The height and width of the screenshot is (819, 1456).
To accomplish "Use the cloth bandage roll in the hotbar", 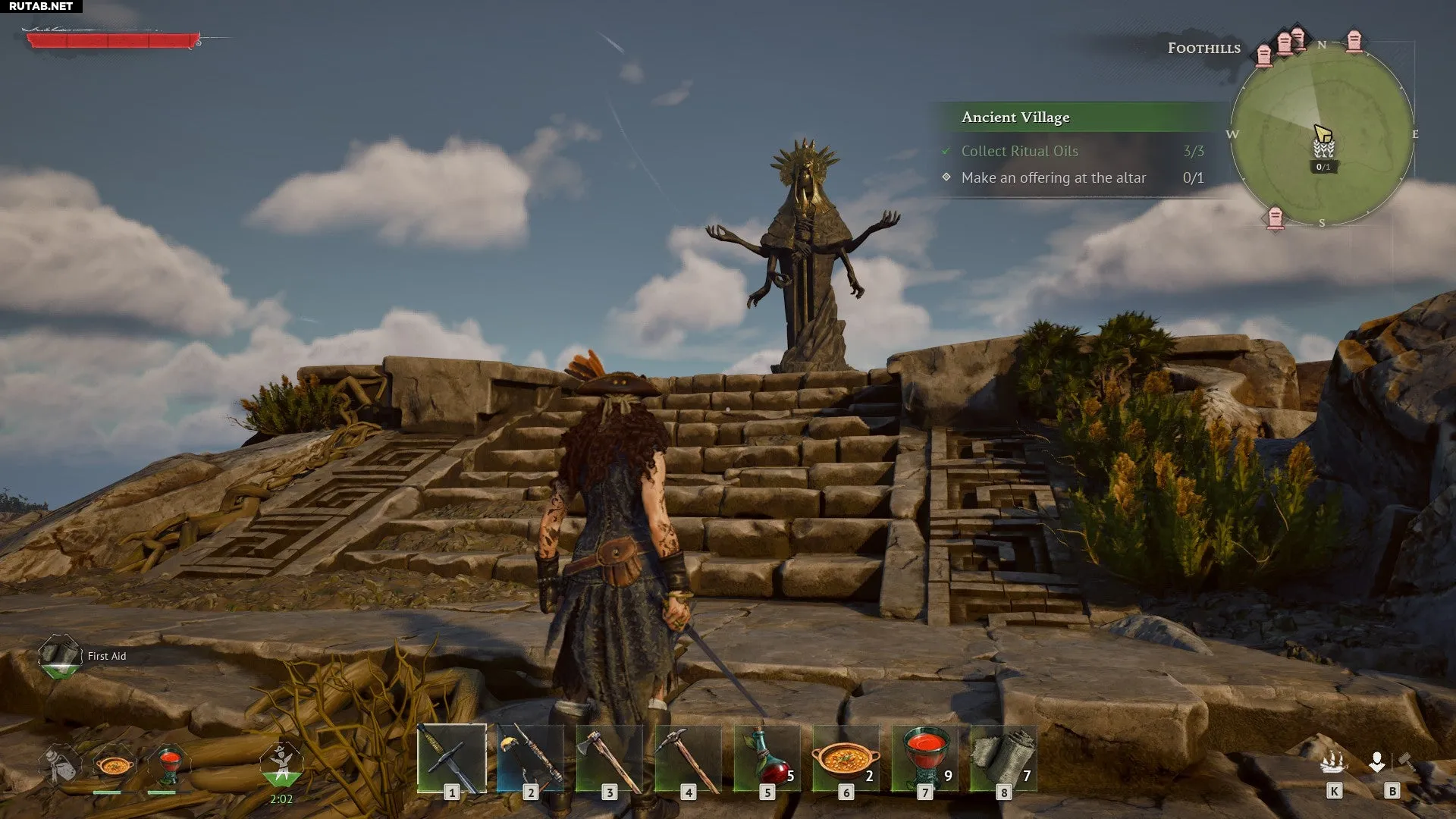I will pyautogui.click(x=1003, y=758).
